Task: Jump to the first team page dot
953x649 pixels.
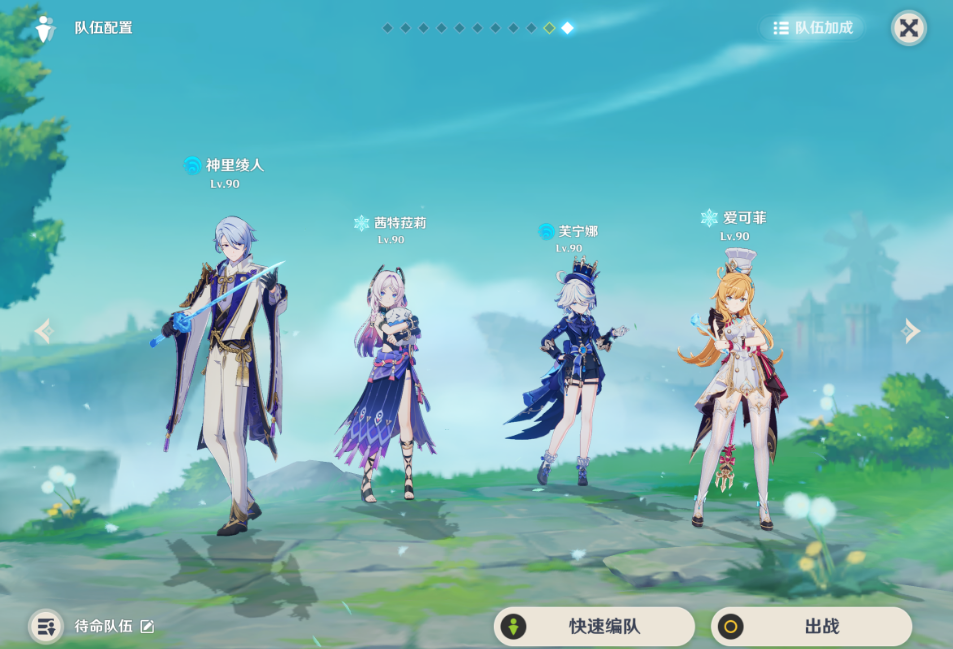Action: [x=387, y=28]
